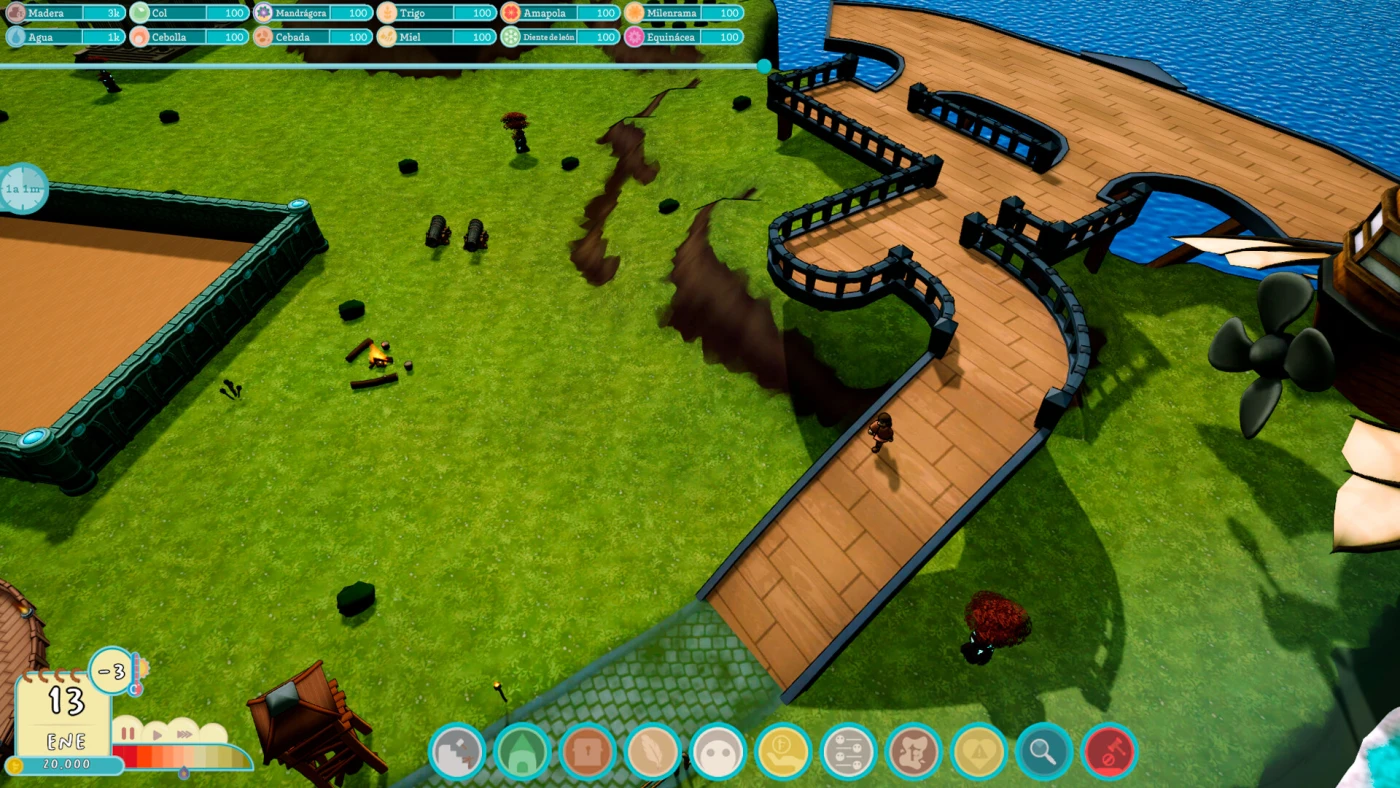Click the gold coin money counter
This screenshot has height=788, width=1400.
pyautogui.click(x=65, y=765)
